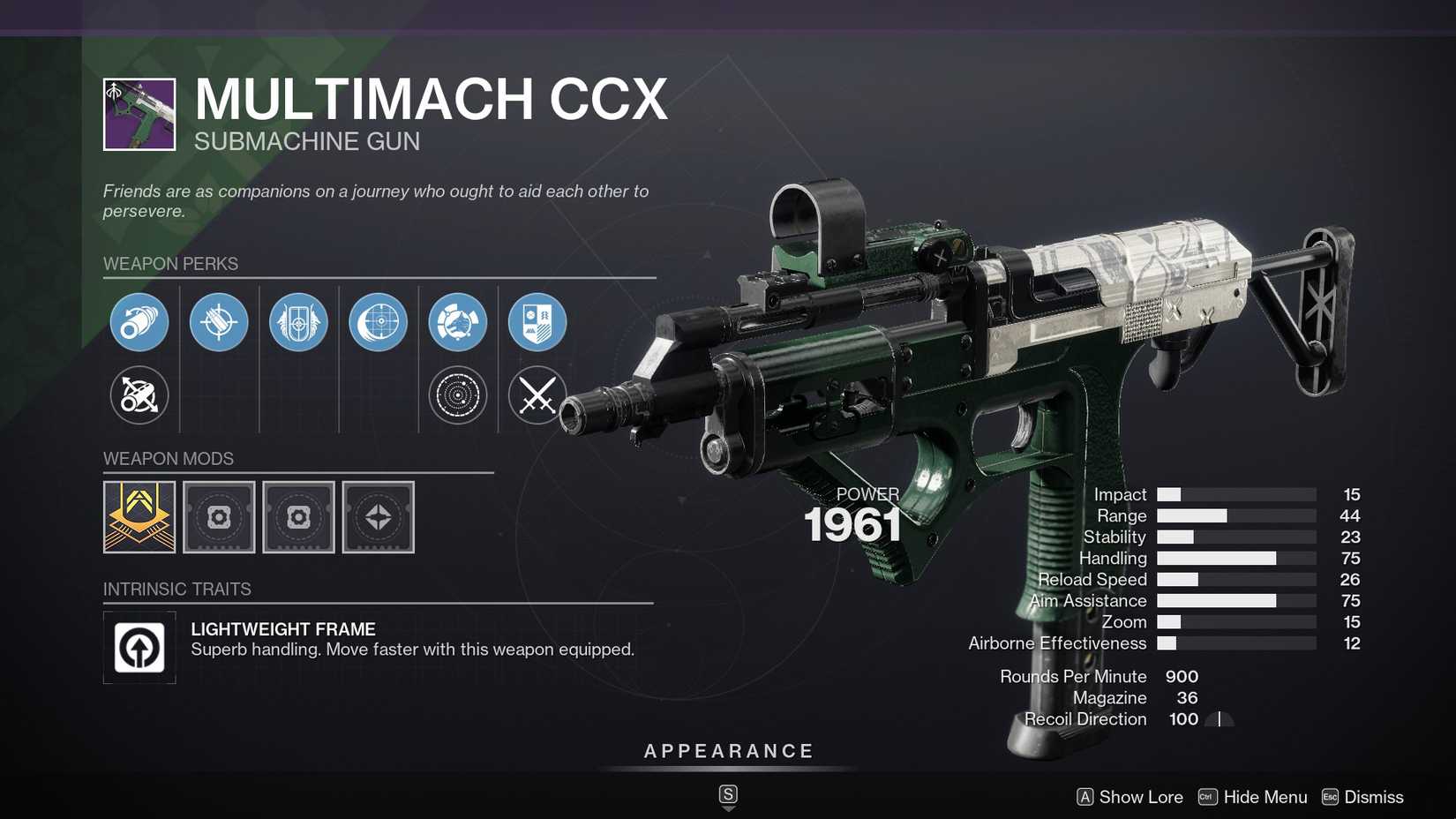Select the Perpetual Motion style perk icon
Viewport: 1456px width, 819px height.
point(456,322)
